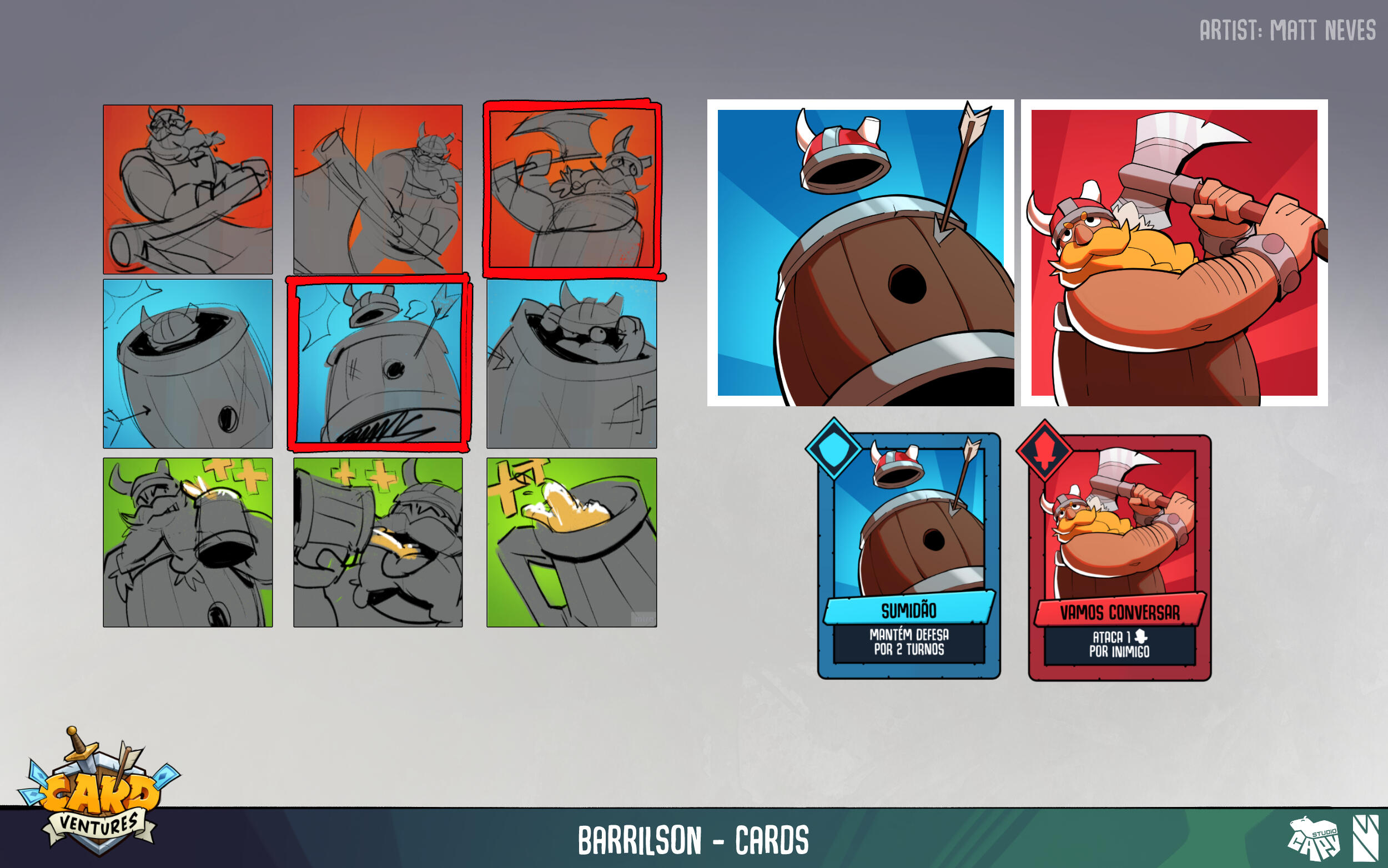This screenshot has width=1388, height=868.
Task: Choose the green sketch of overflowing beer mug alone
Action: [x=571, y=542]
